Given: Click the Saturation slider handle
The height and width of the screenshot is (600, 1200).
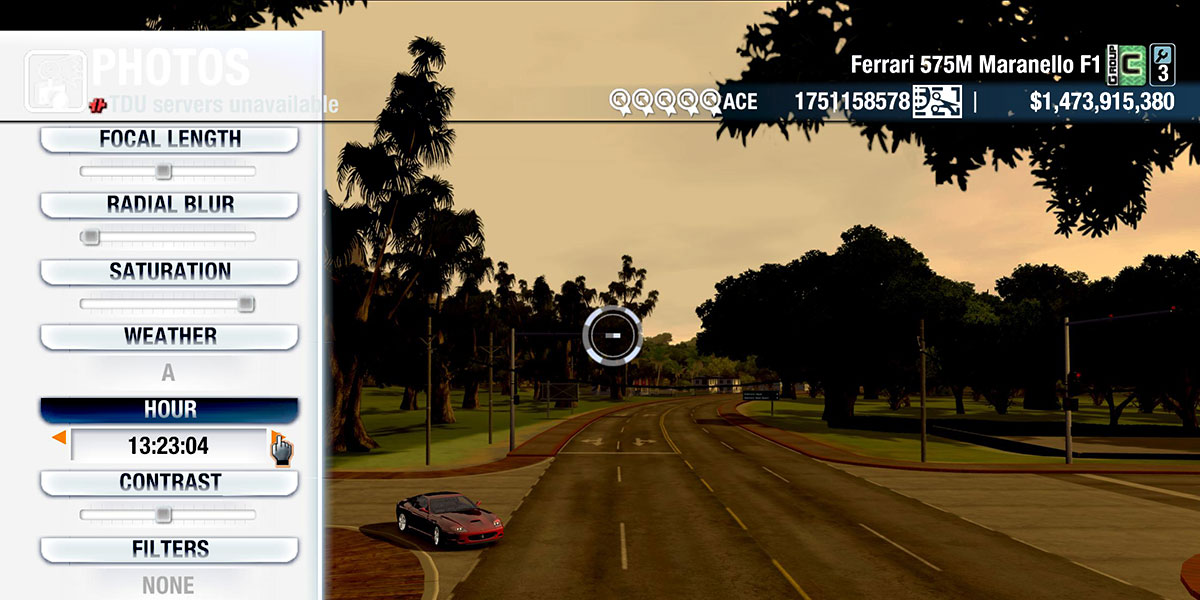Looking at the screenshot, I should coord(246,304).
